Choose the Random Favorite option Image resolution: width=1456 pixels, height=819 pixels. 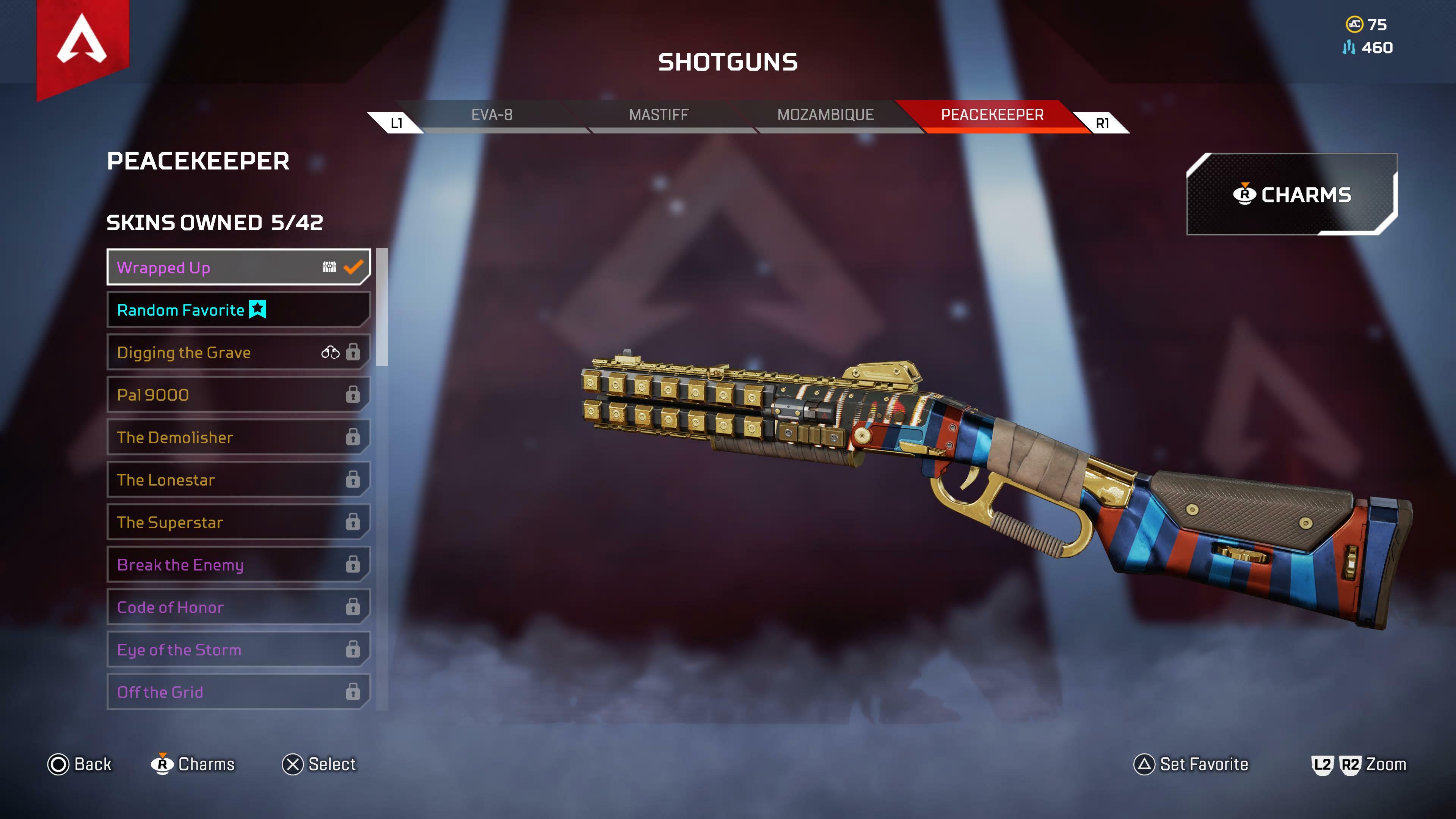coord(238,310)
